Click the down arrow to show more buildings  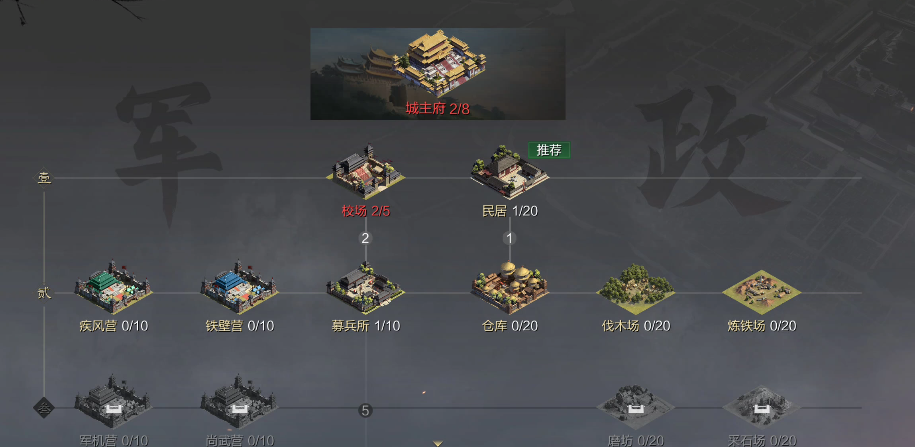click(x=438, y=441)
